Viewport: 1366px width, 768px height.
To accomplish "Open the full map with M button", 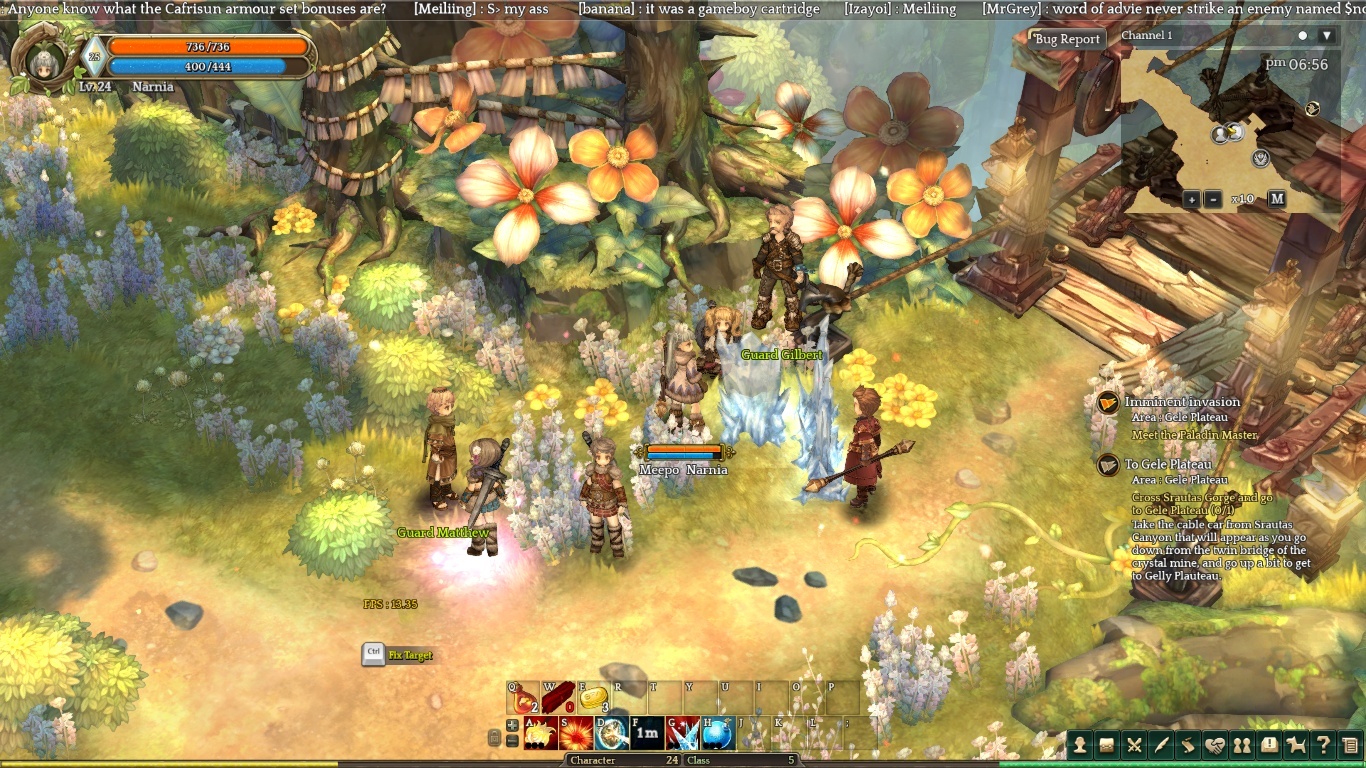I will [x=1277, y=199].
